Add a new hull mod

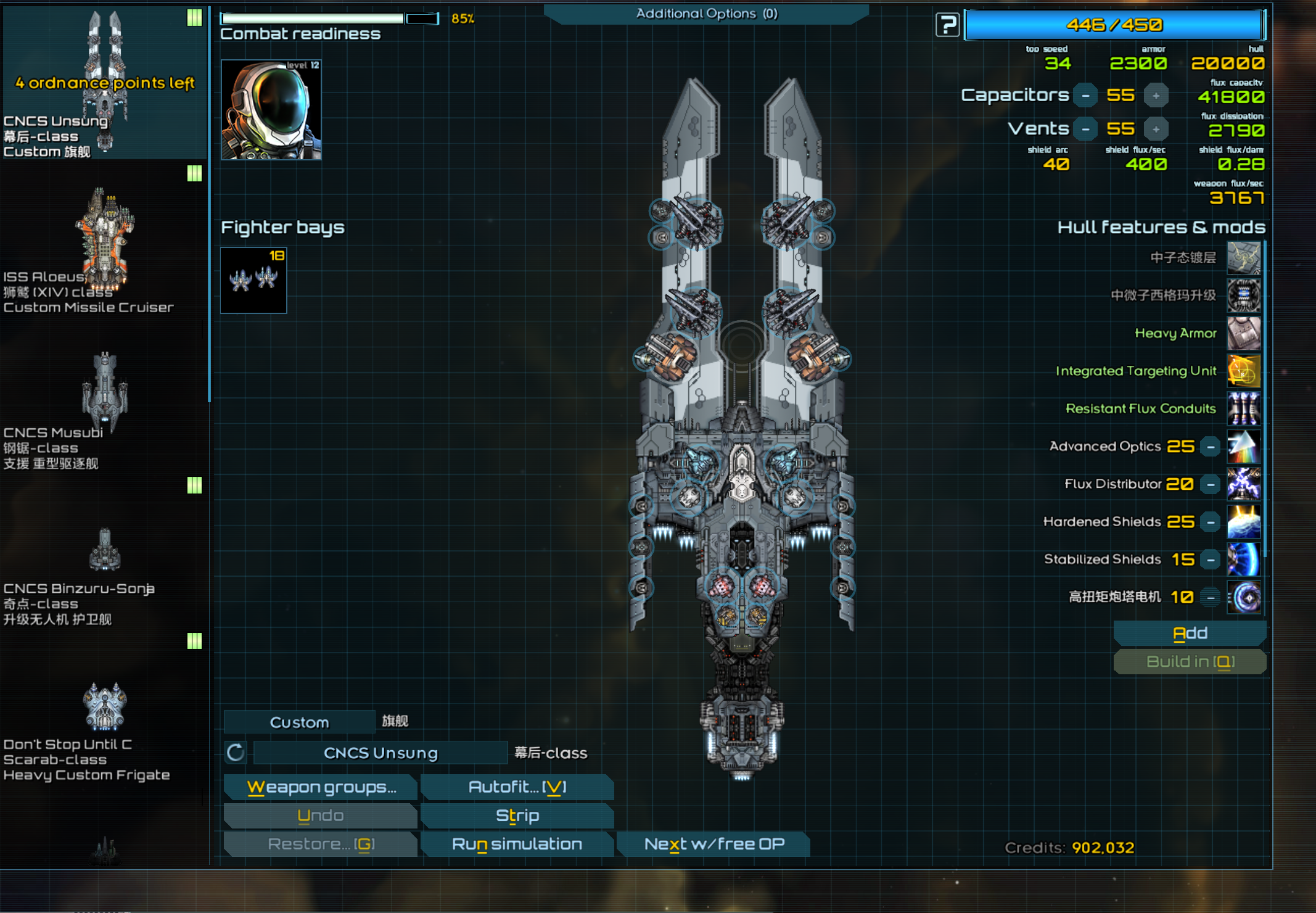1190,634
